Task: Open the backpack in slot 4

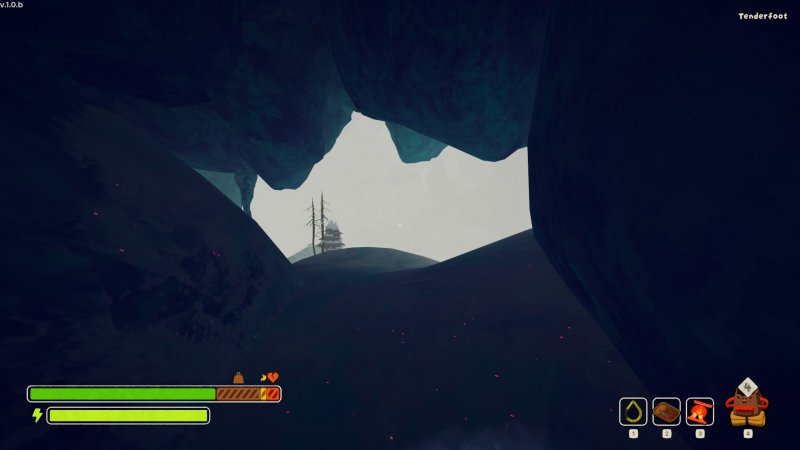Action: point(747,403)
